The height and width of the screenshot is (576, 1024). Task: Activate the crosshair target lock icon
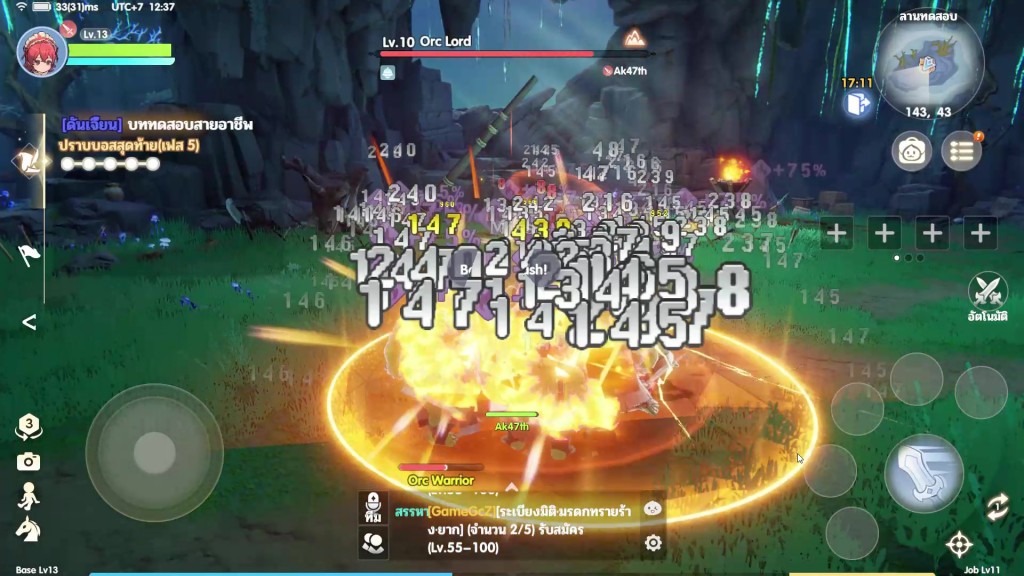point(959,545)
